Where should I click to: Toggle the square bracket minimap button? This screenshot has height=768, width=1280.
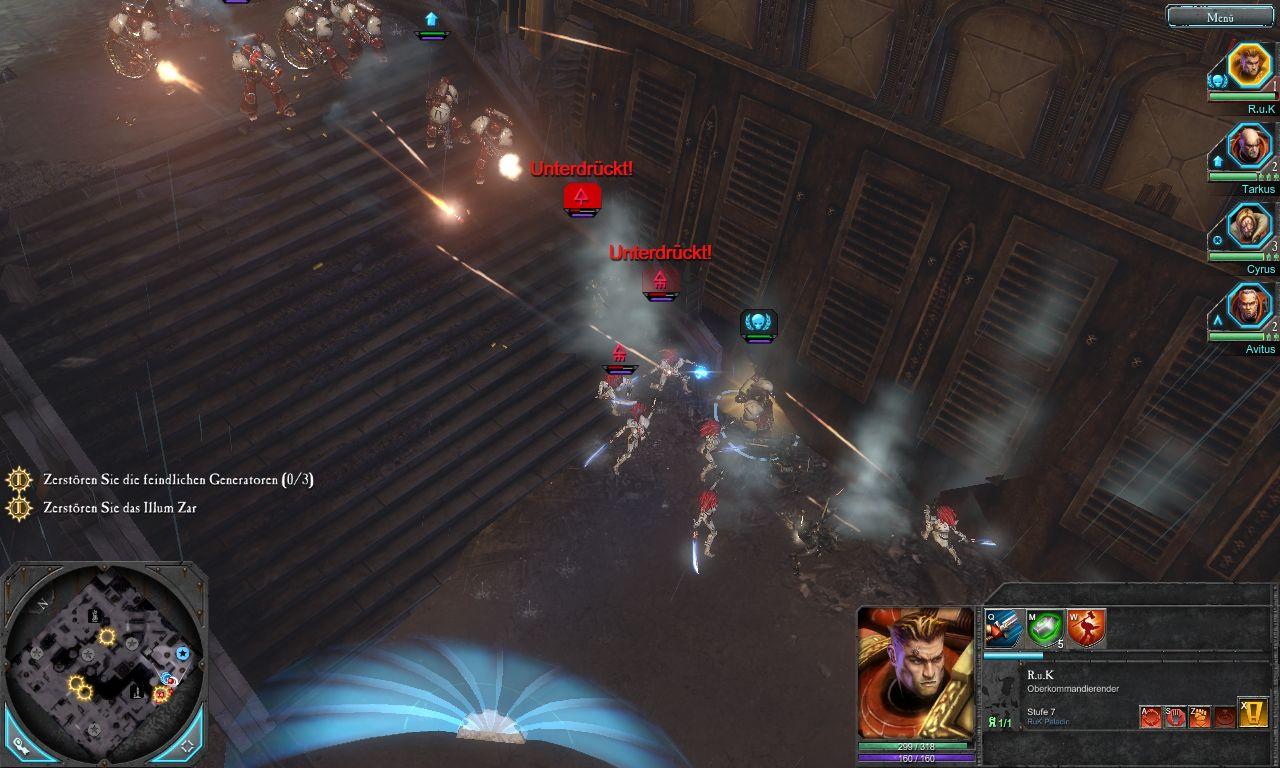pyautogui.click(x=187, y=747)
